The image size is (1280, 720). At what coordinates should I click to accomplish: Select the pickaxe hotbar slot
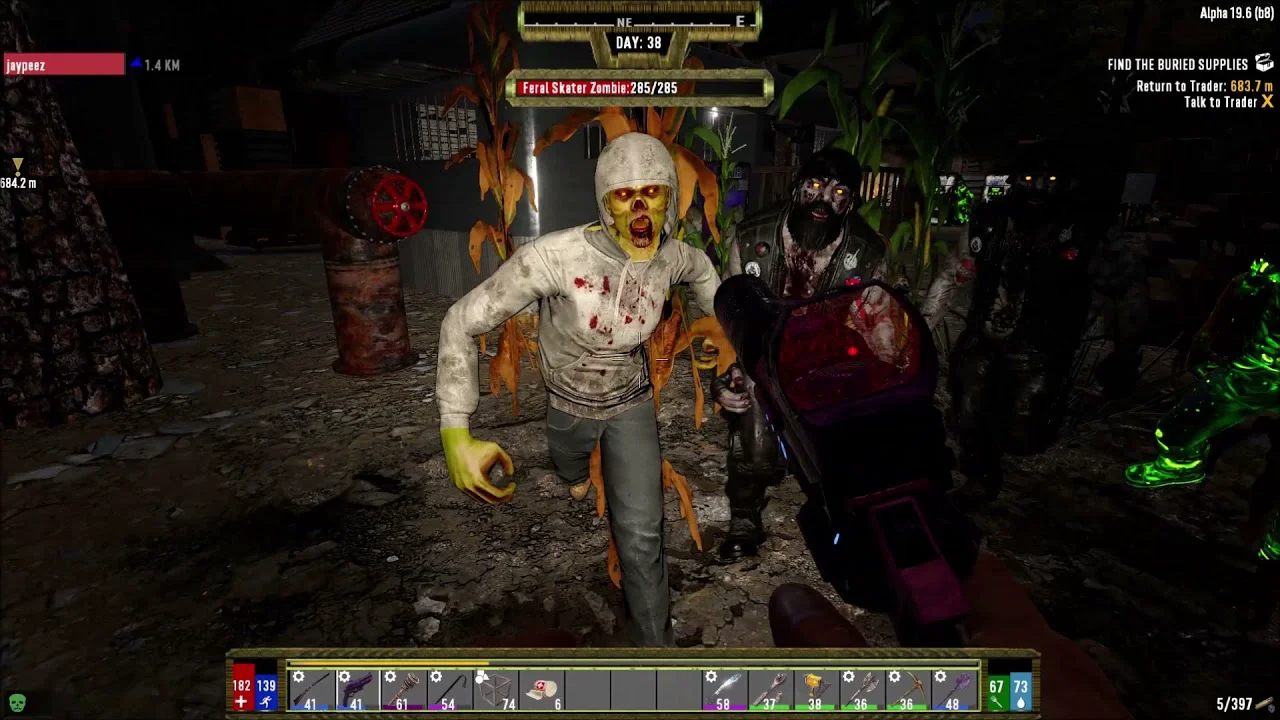(908, 690)
